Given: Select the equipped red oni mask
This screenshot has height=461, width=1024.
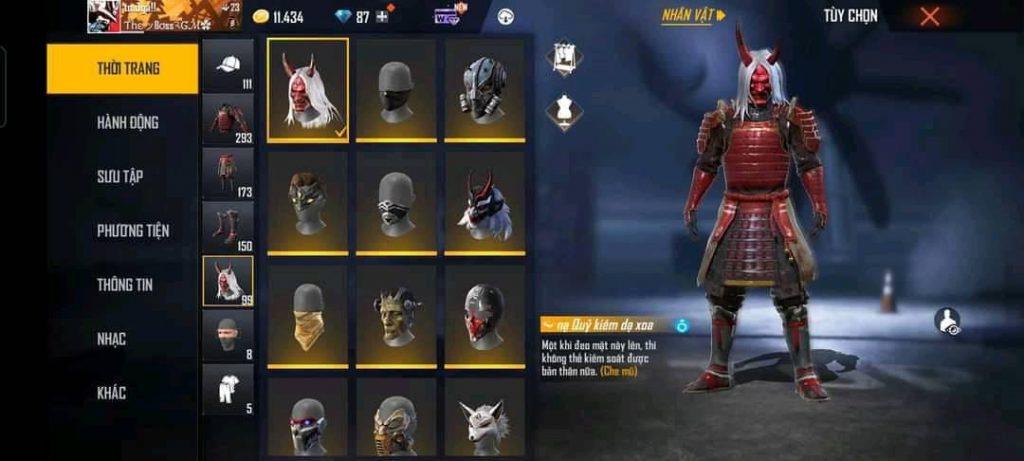Looking at the screenshot, I should tap(308, 88).
